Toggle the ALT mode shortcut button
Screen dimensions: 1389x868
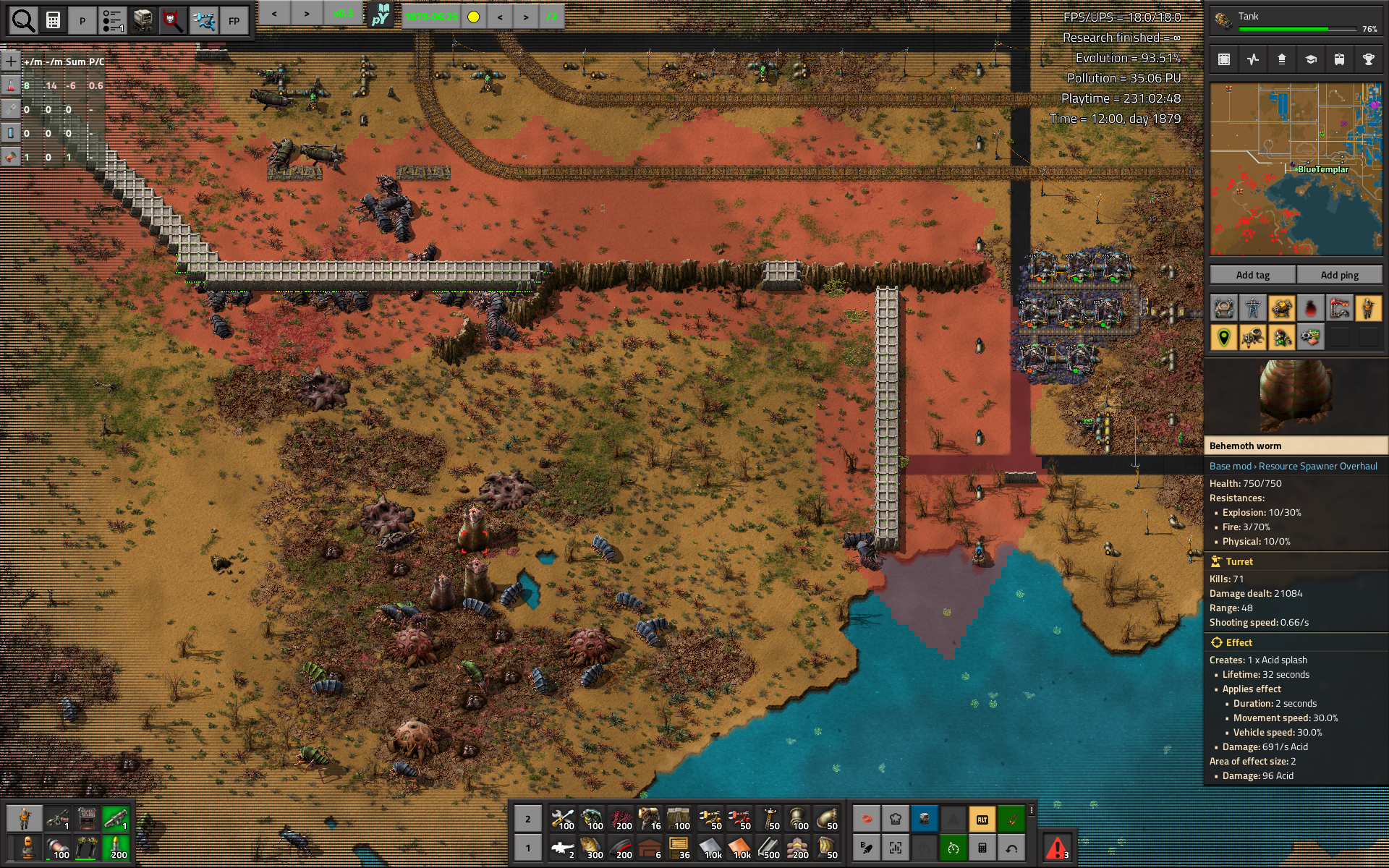pos(982,819)
